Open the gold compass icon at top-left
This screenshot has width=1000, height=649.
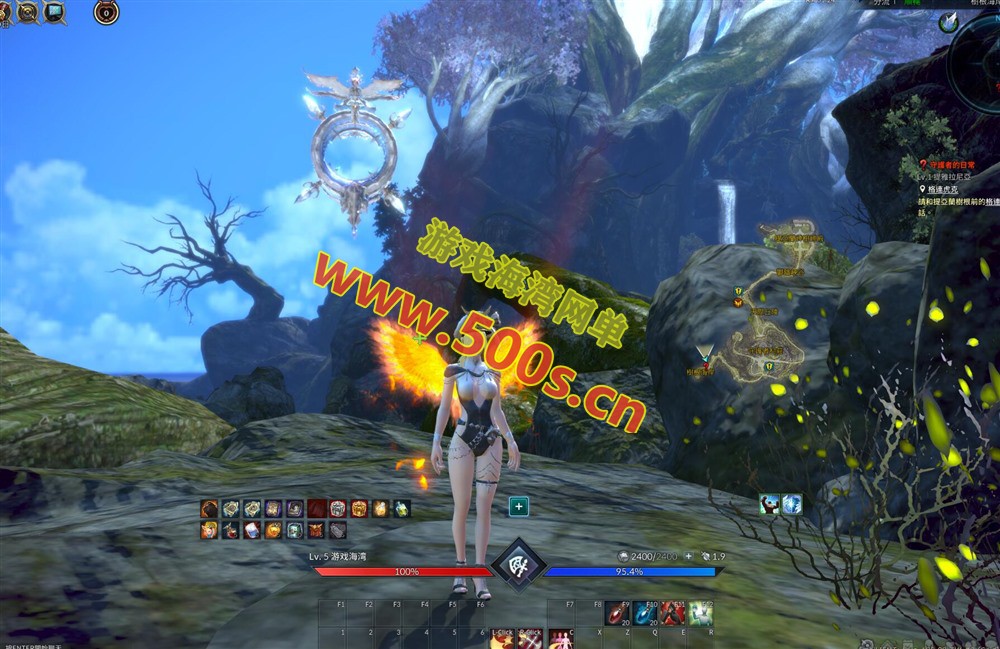[27, 12]
